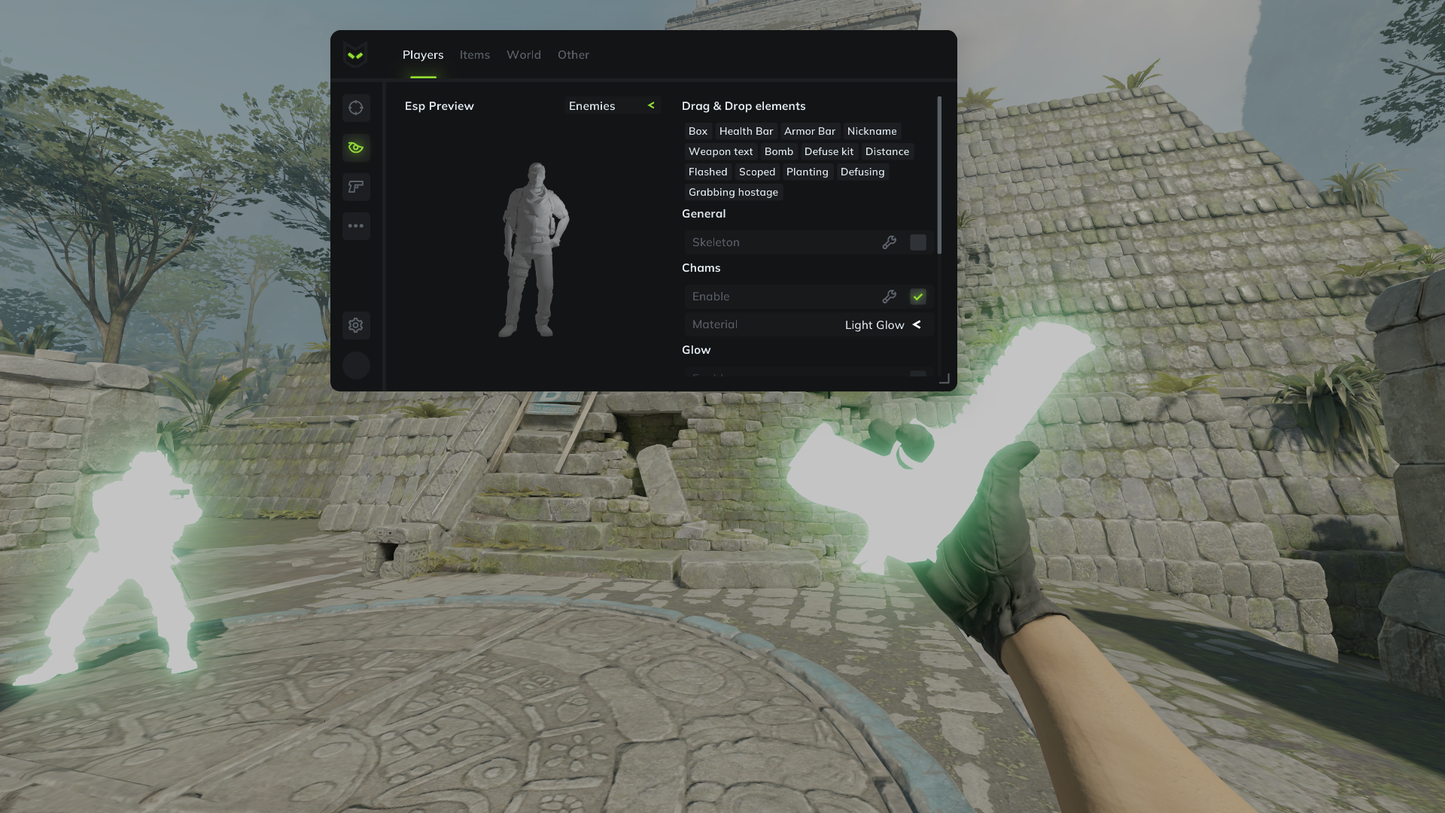Open the pistol weapon settings icon
This screenshot has width=1445, height=813.
tap(356, 186)
